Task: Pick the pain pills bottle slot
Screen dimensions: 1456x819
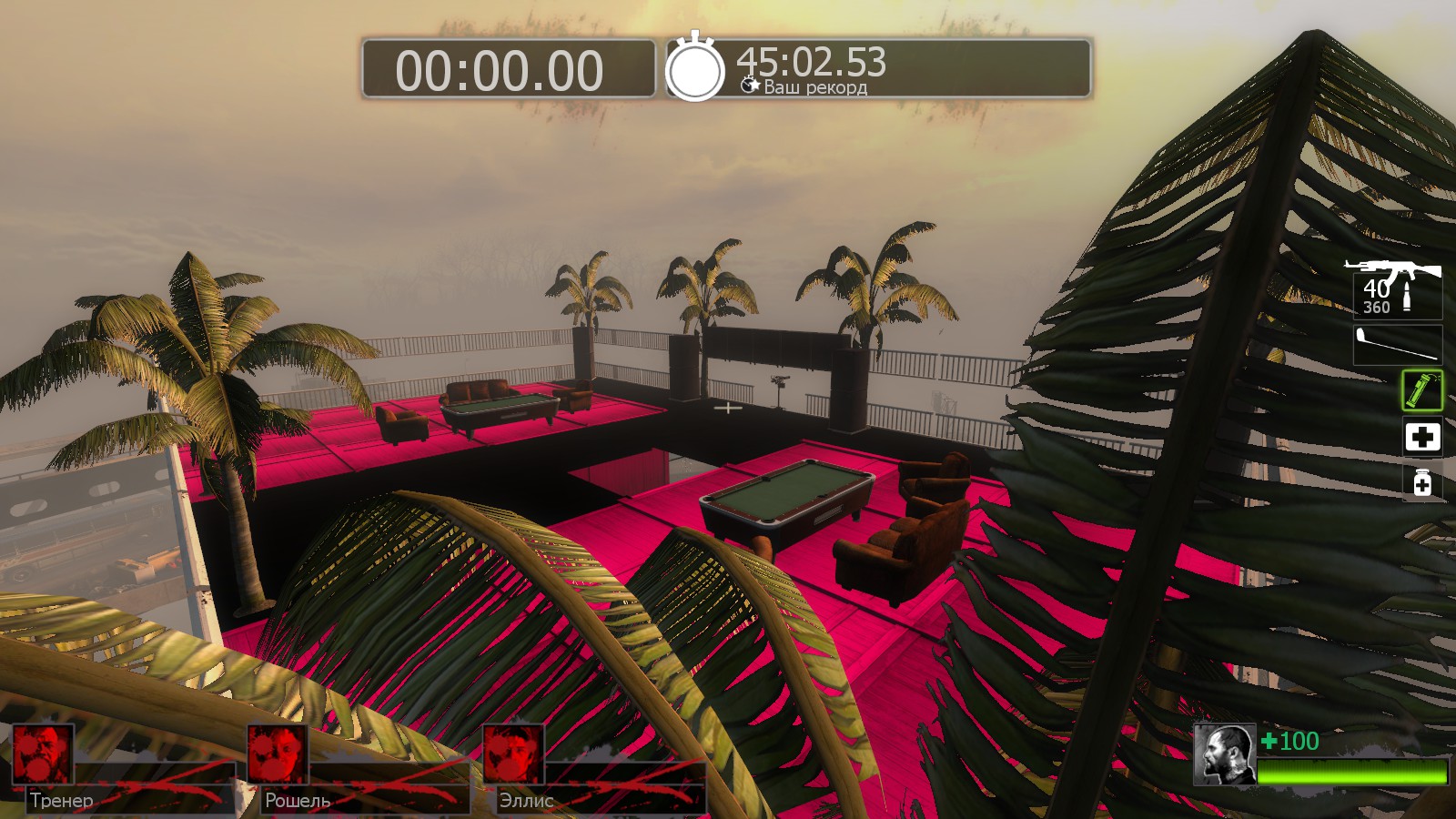Action: 1421,481
